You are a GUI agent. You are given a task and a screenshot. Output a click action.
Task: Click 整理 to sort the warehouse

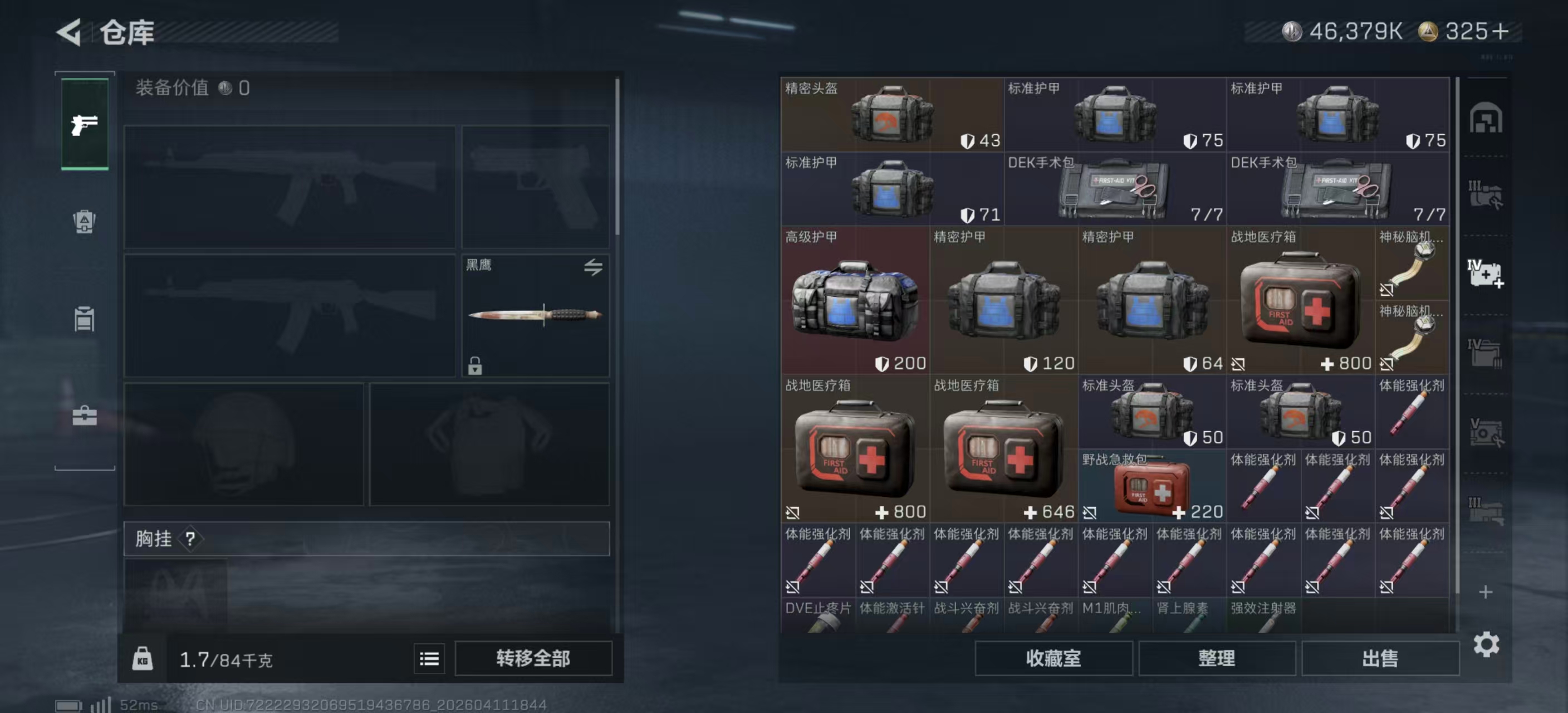[1216, 658]
